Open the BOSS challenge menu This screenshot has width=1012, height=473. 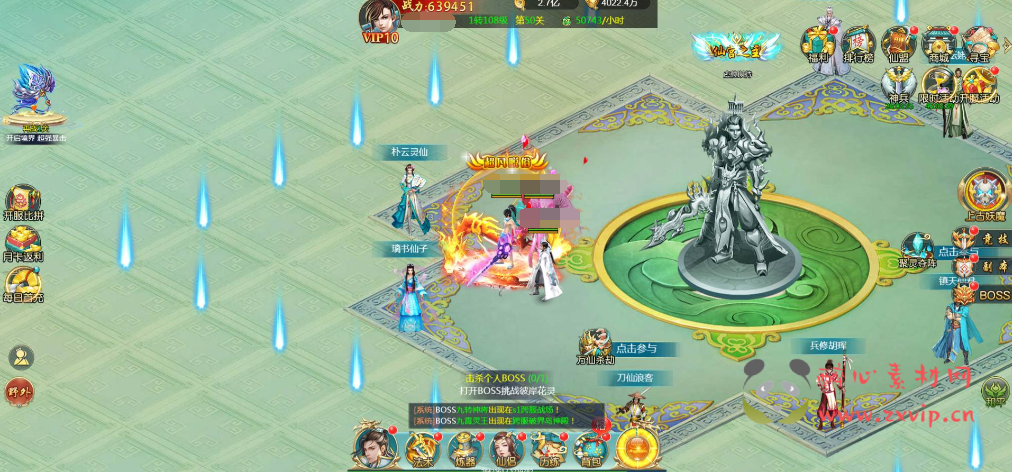click(984, 295)
